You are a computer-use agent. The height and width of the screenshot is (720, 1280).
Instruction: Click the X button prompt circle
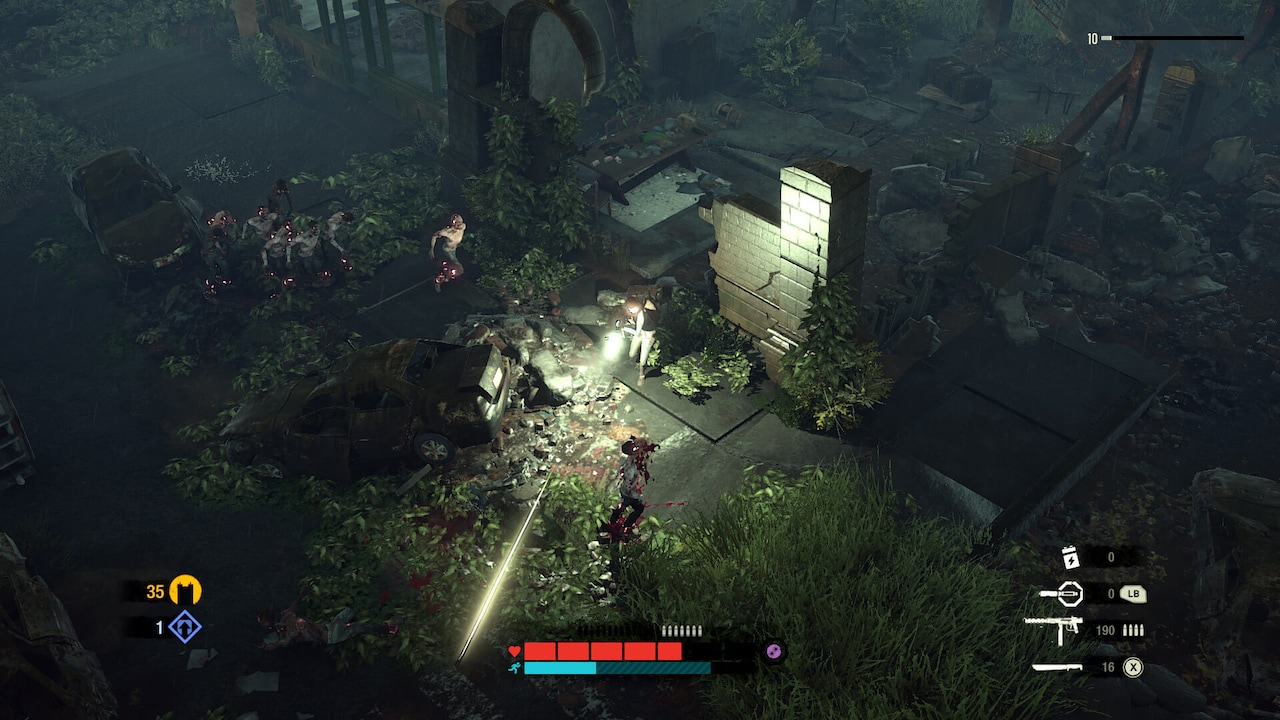click(1132, 668)
